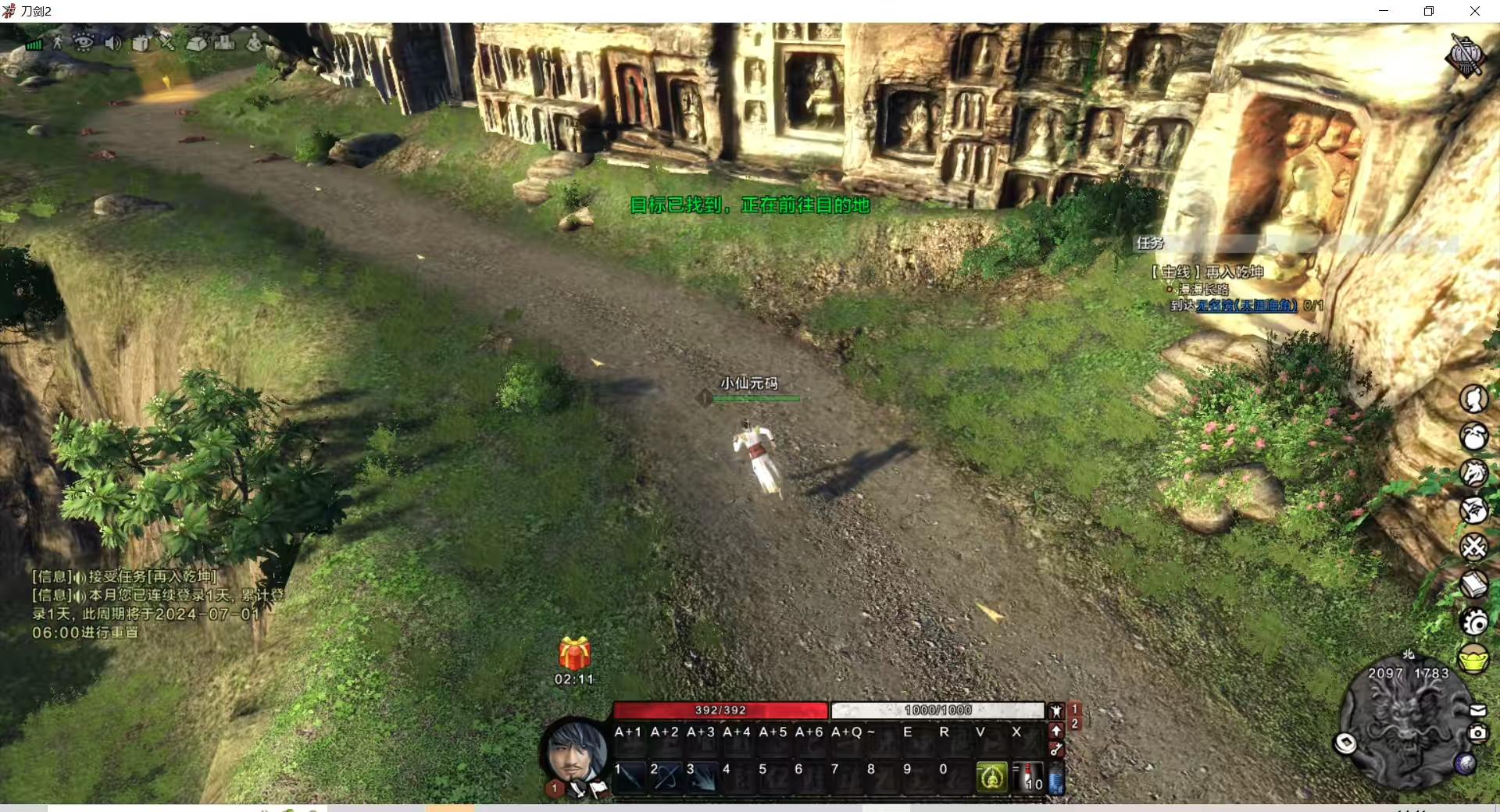
Task: Open the book journal icon
Action: click(x=1473, y=584)
